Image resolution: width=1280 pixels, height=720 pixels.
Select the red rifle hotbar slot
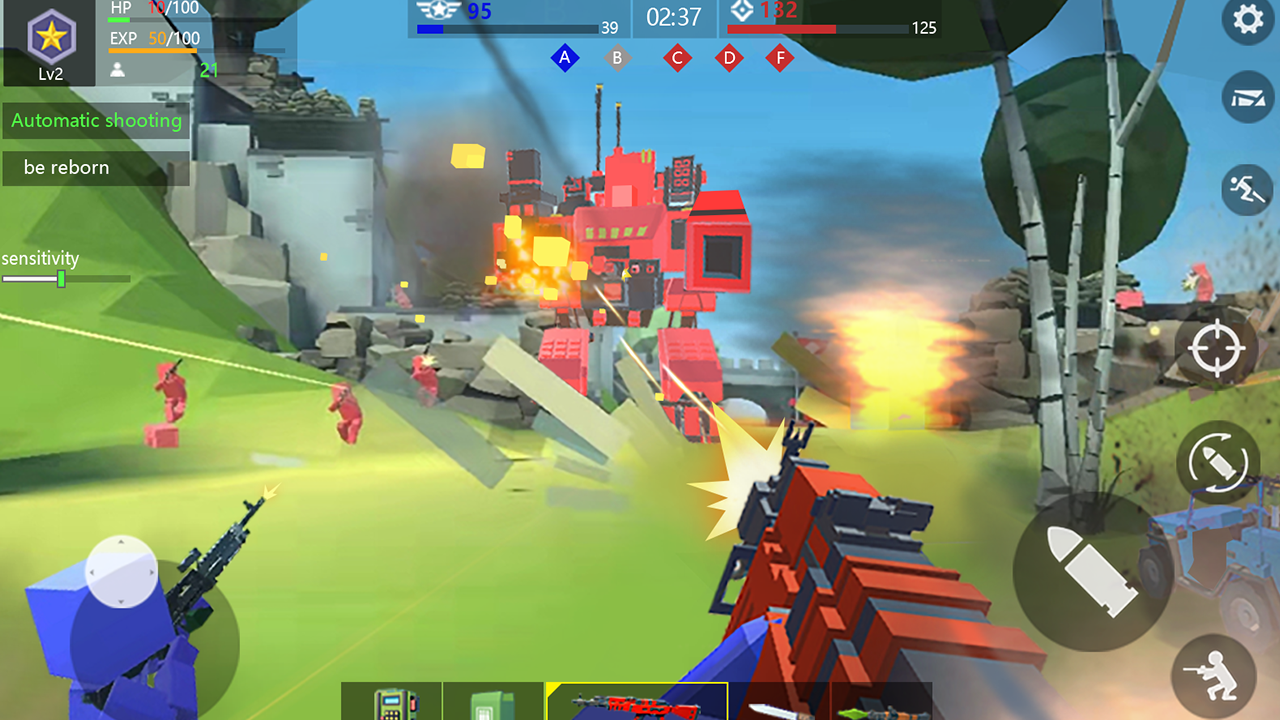[x=635, y=703]
